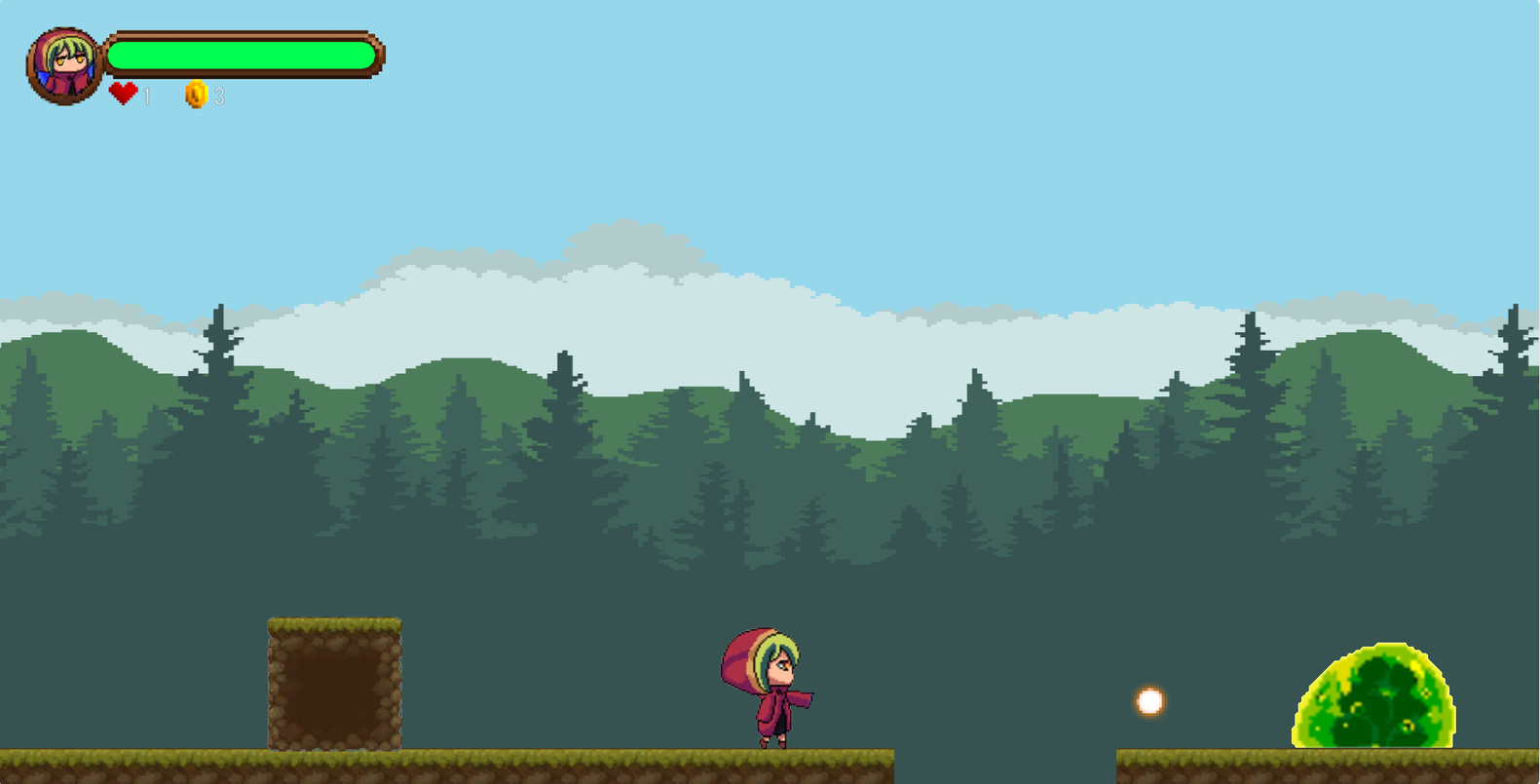Click the hooded character portrait

pyautogui.click(x=64, y=66)
